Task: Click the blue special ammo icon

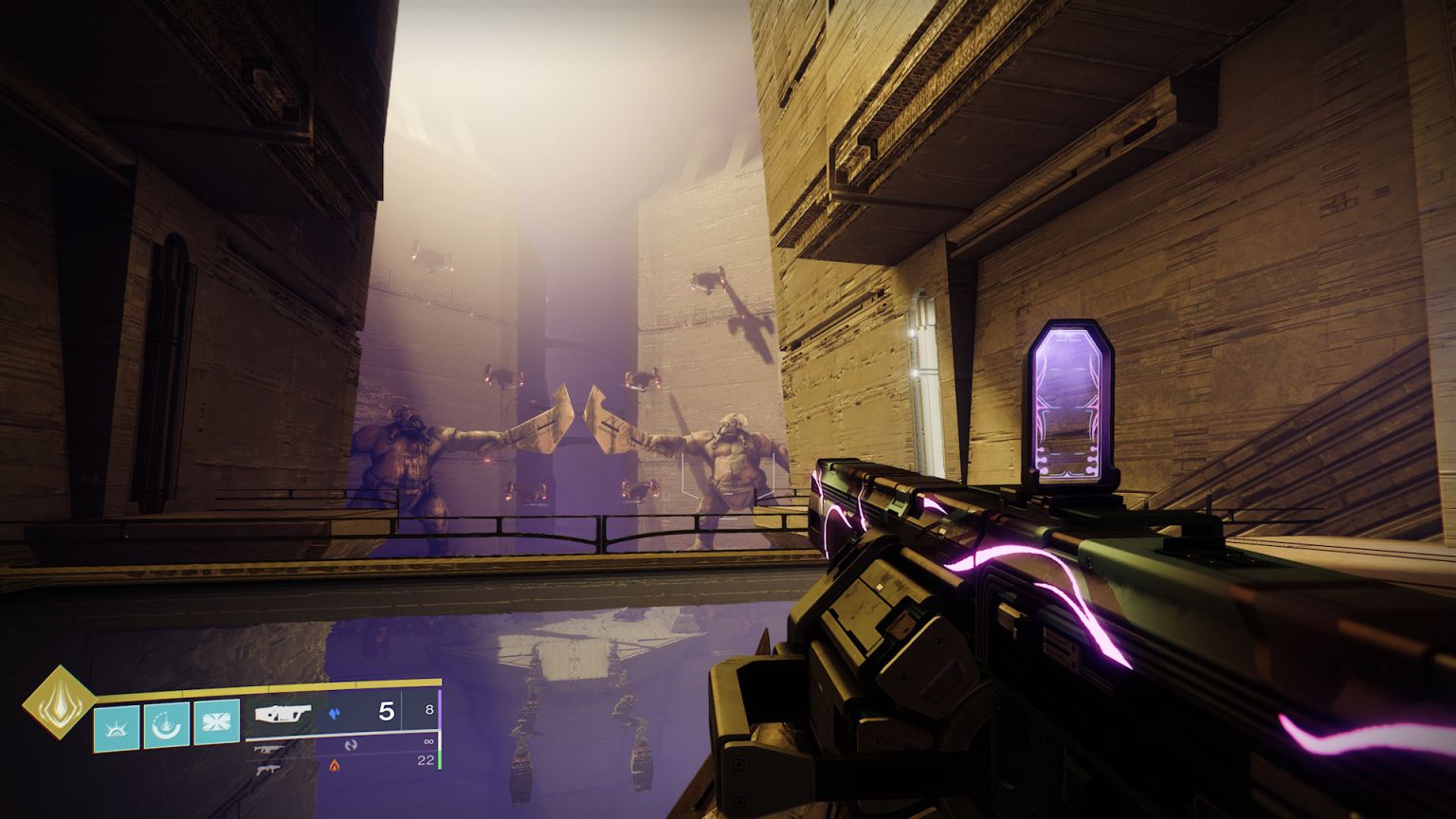Action: 336,715
